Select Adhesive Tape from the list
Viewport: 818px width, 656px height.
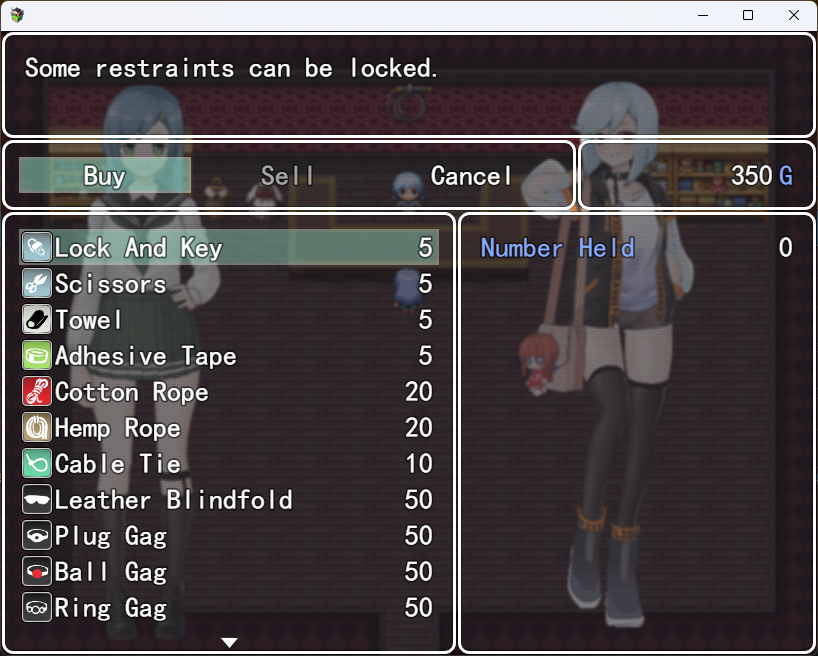[229, 356]
